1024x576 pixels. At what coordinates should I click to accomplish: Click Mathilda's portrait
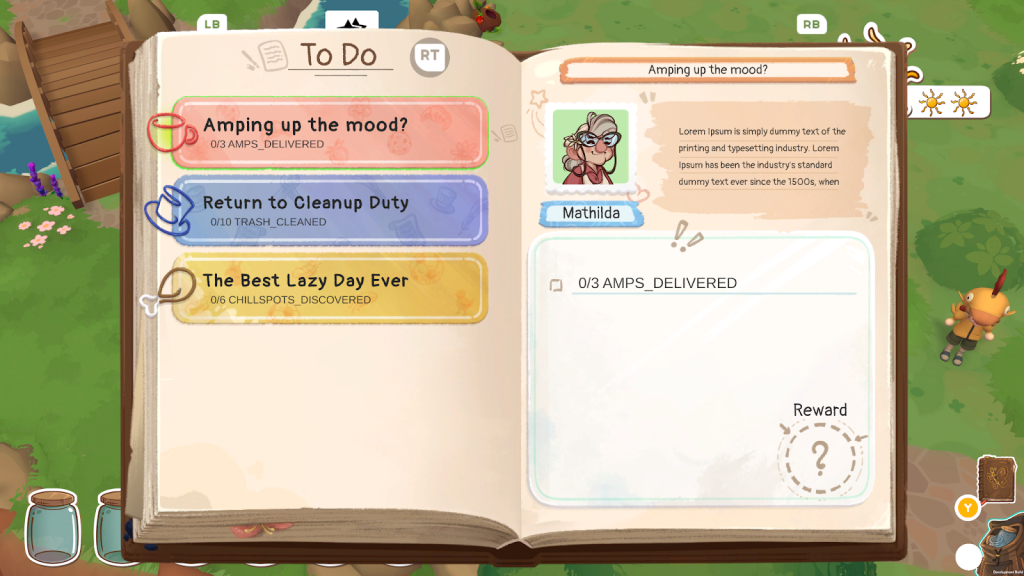(590, 147)
